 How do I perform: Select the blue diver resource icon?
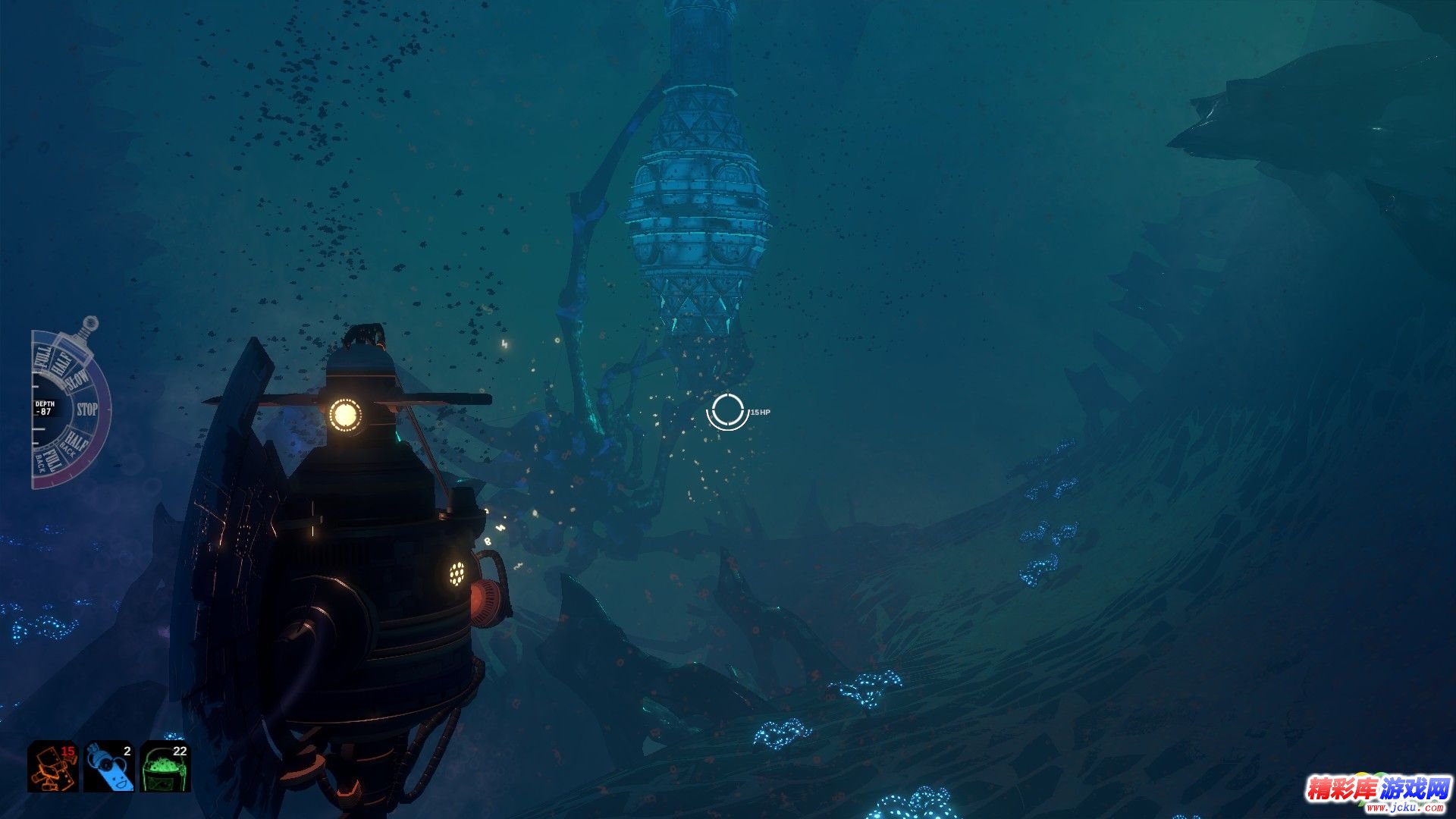pos(109,766)
